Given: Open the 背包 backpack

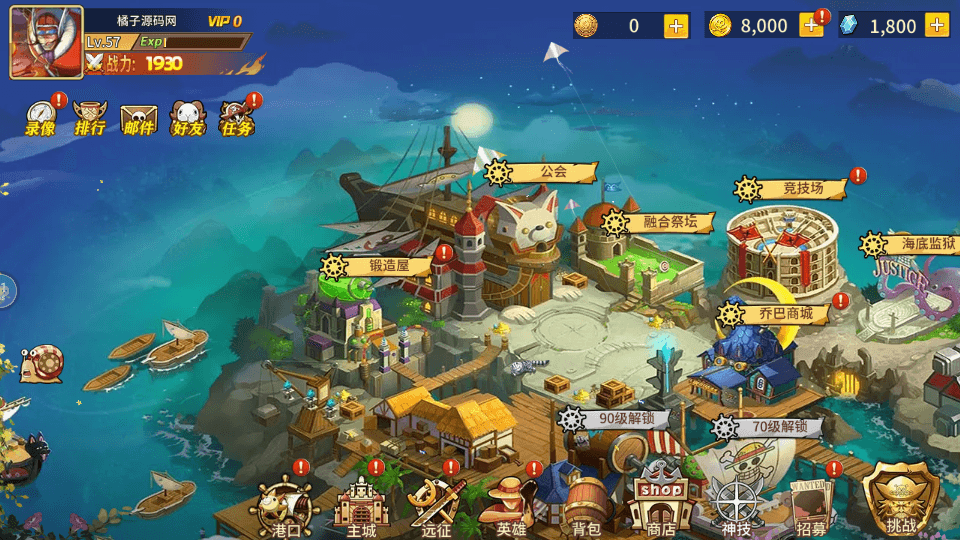Looking at the screenshot, I should pos(585,506).
